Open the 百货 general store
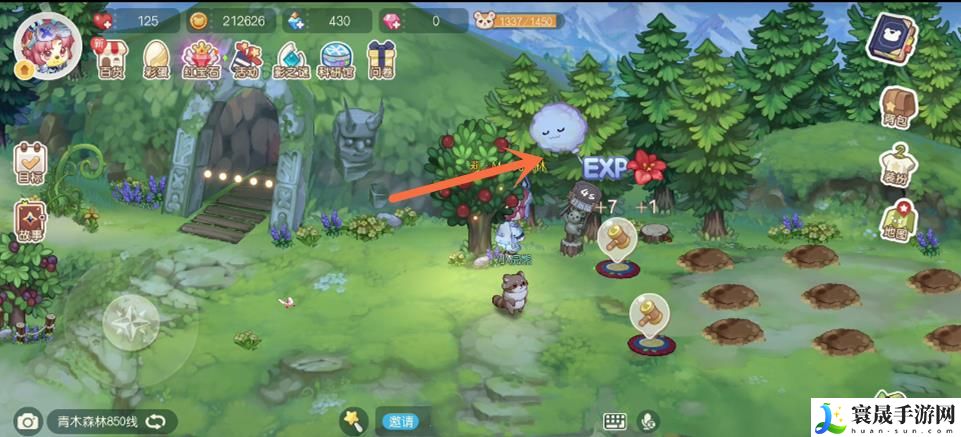The image size is (961, 437). click(x=111, y=59)
